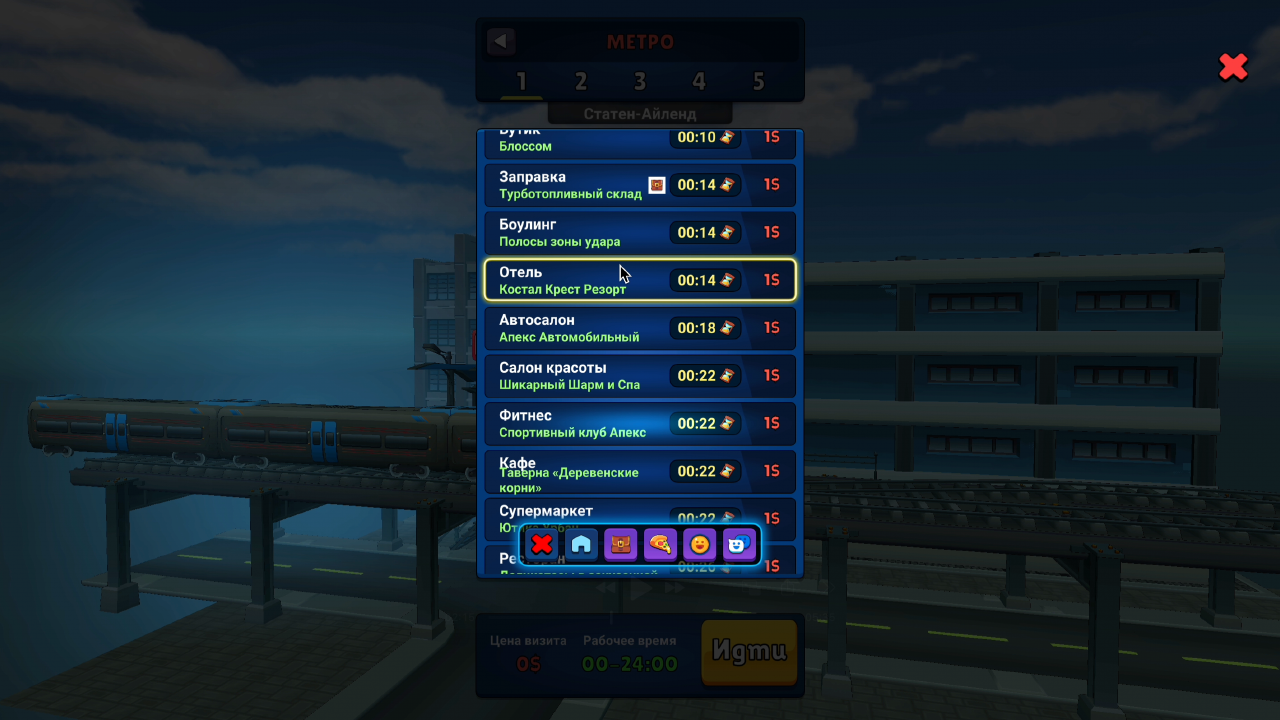Click the back arrow at top left
The width and height of the screenshot is (1280, 720).
click(500, 41)
